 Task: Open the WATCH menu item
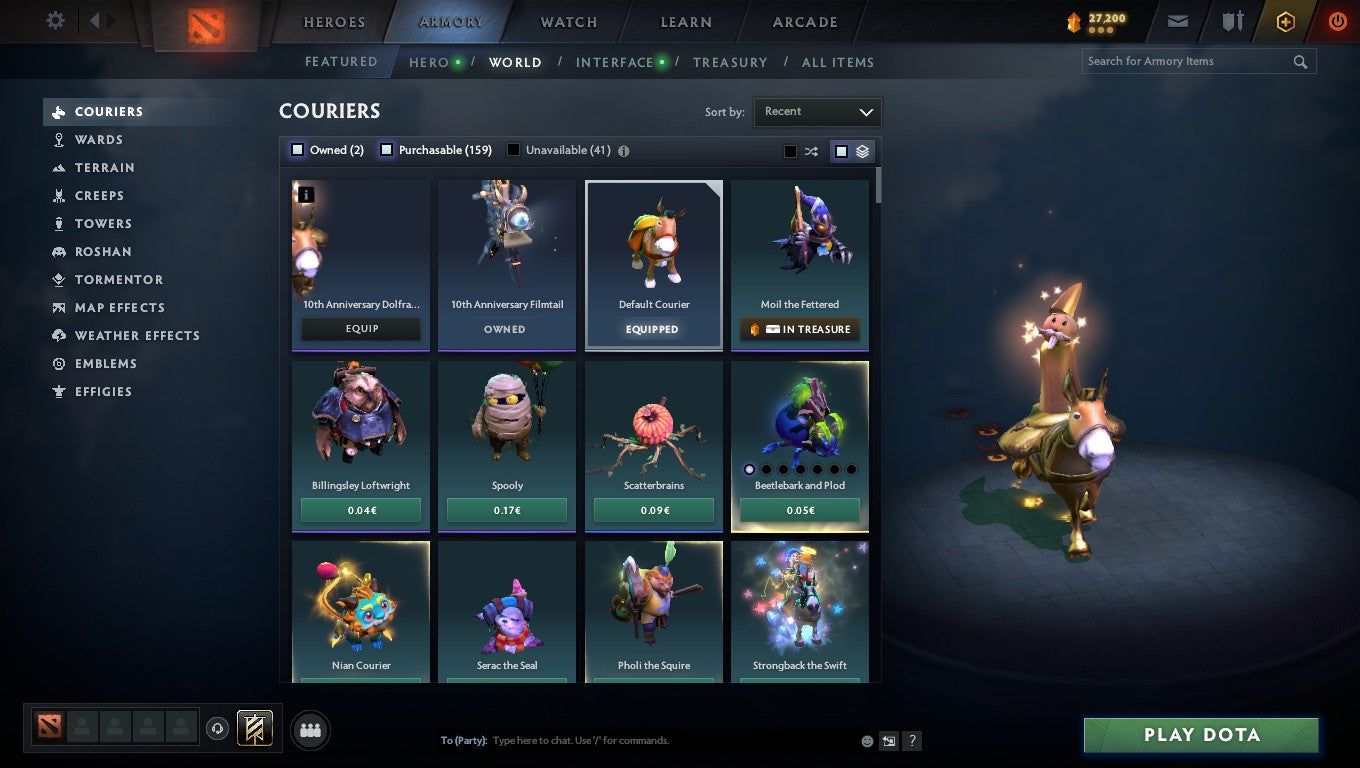(567, 21)
